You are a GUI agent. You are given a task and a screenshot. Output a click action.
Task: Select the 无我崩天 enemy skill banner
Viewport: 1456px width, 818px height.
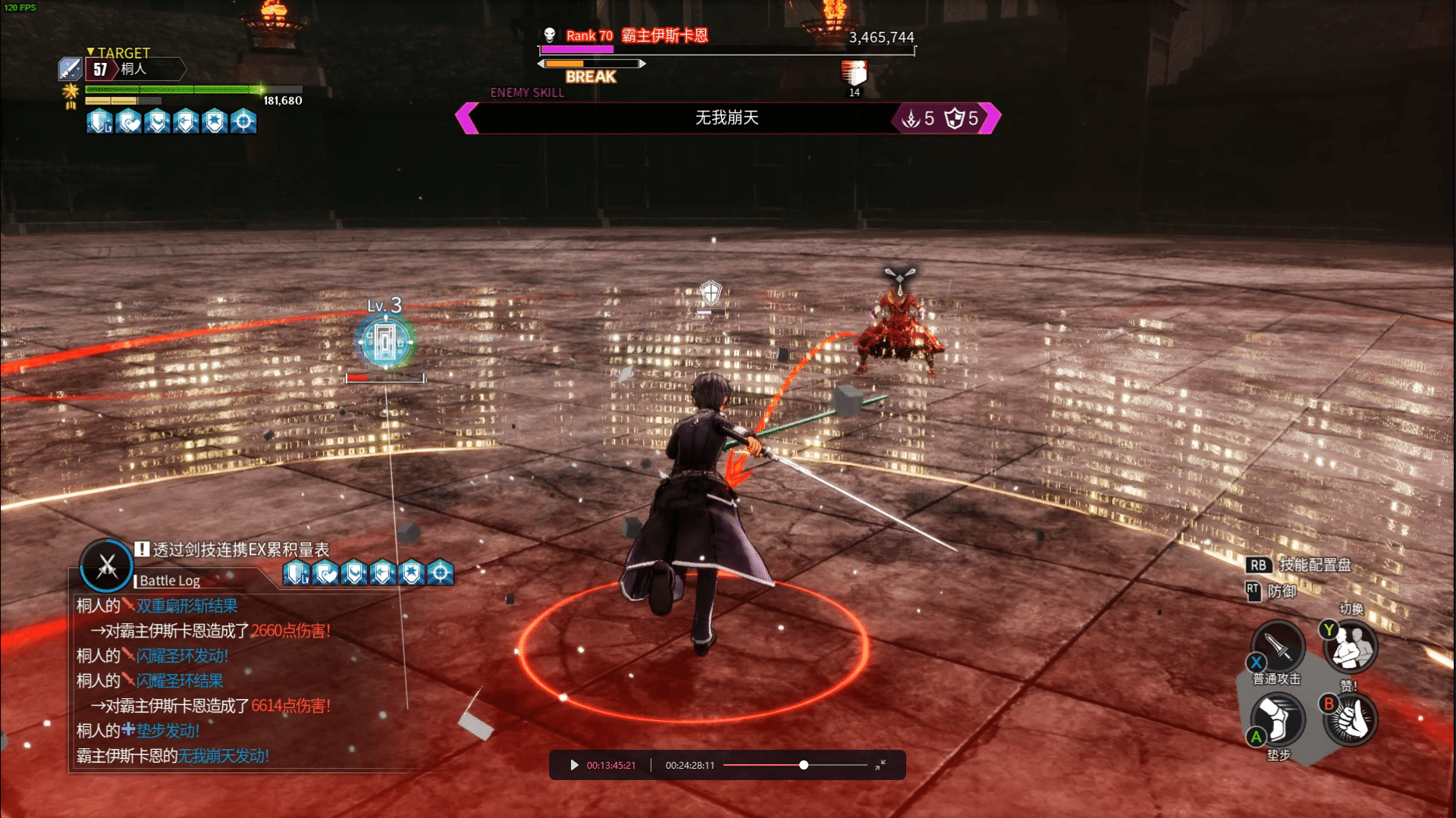coord(727,118)
